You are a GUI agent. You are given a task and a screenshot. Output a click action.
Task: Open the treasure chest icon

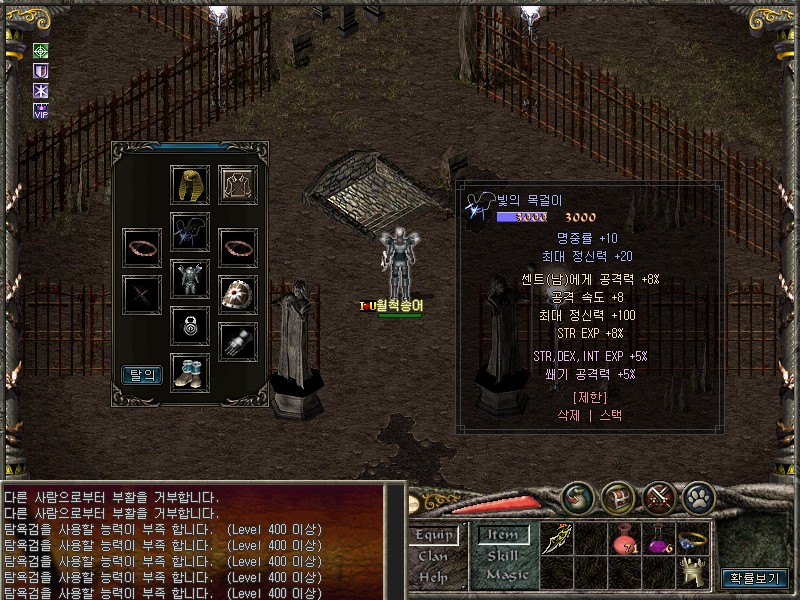[x=619, y=497]
